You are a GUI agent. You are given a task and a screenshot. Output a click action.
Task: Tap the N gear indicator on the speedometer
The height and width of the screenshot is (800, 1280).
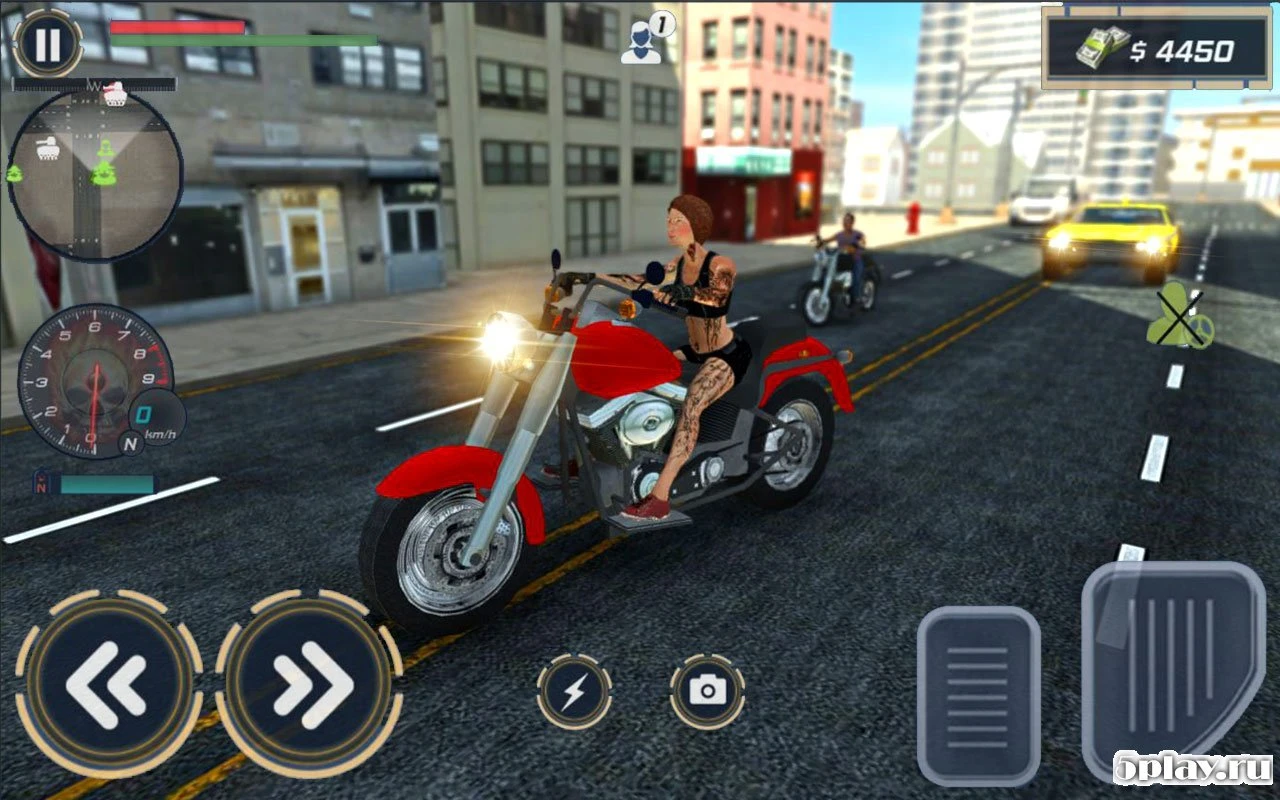point(131,443)
